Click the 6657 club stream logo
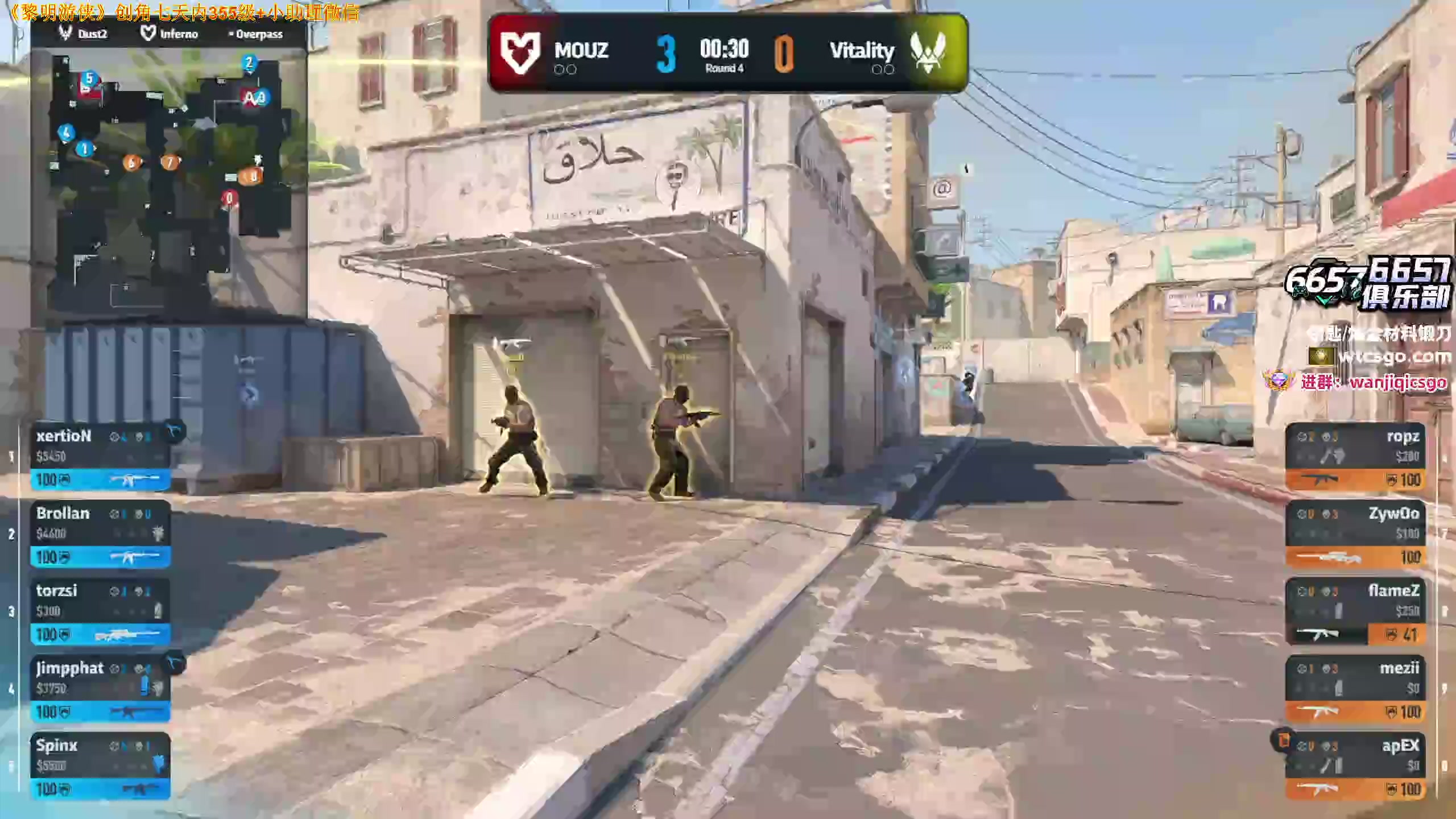Image resolution: width=1456 pixels, height=819 pixels. click(x=1369, y=283)
